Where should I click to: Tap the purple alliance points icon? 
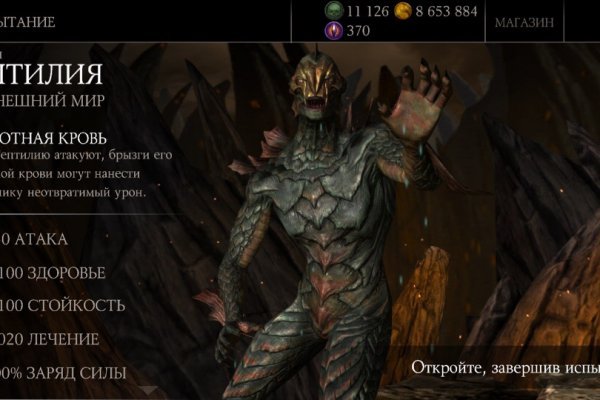click(x=332, y=31)
